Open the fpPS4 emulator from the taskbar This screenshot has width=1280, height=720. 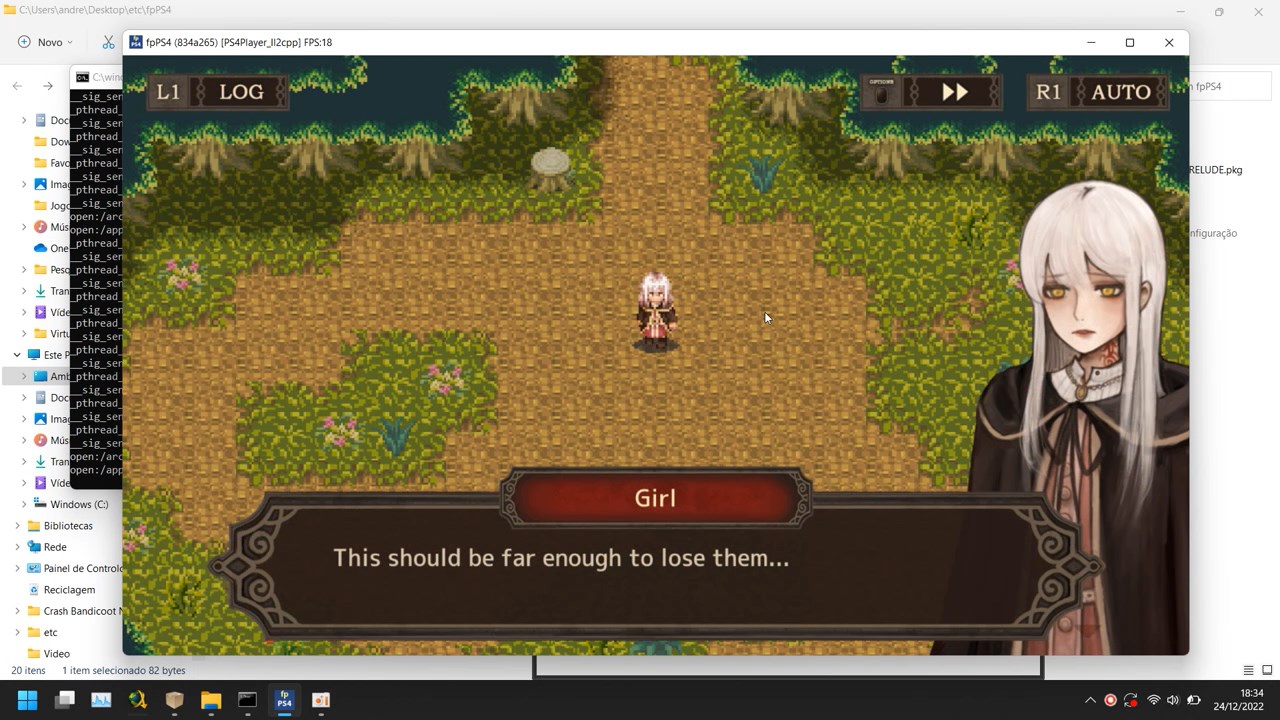pos(284,700)
